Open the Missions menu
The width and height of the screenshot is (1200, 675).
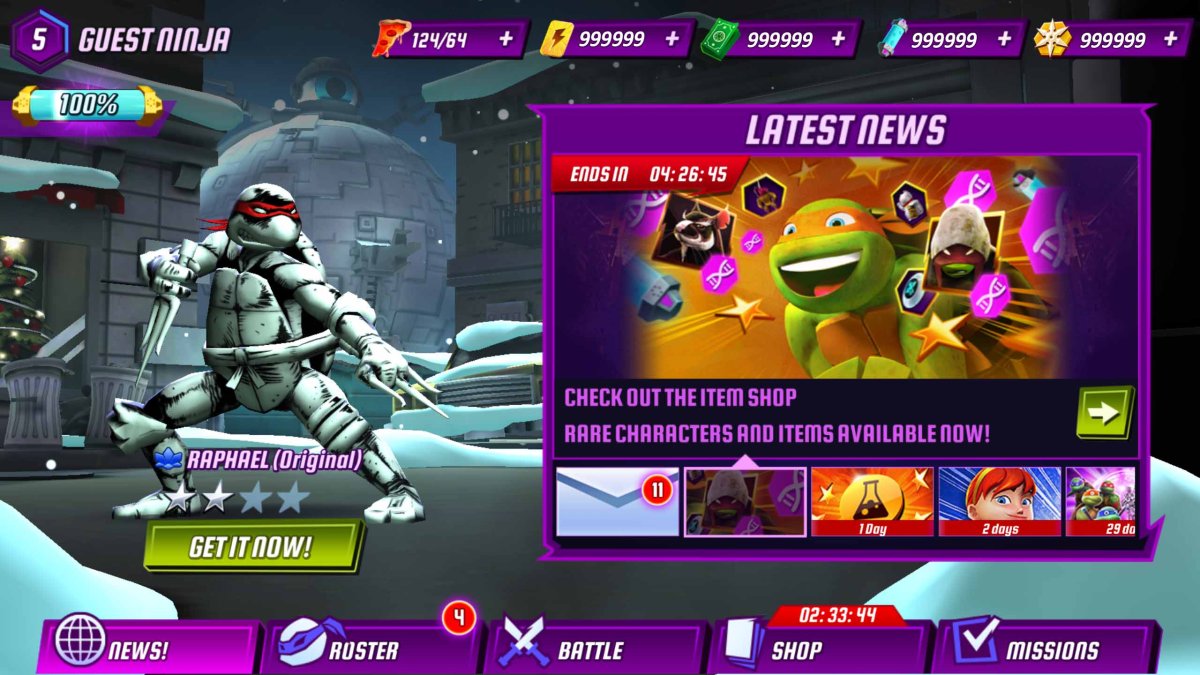(x=1045, y=649)
